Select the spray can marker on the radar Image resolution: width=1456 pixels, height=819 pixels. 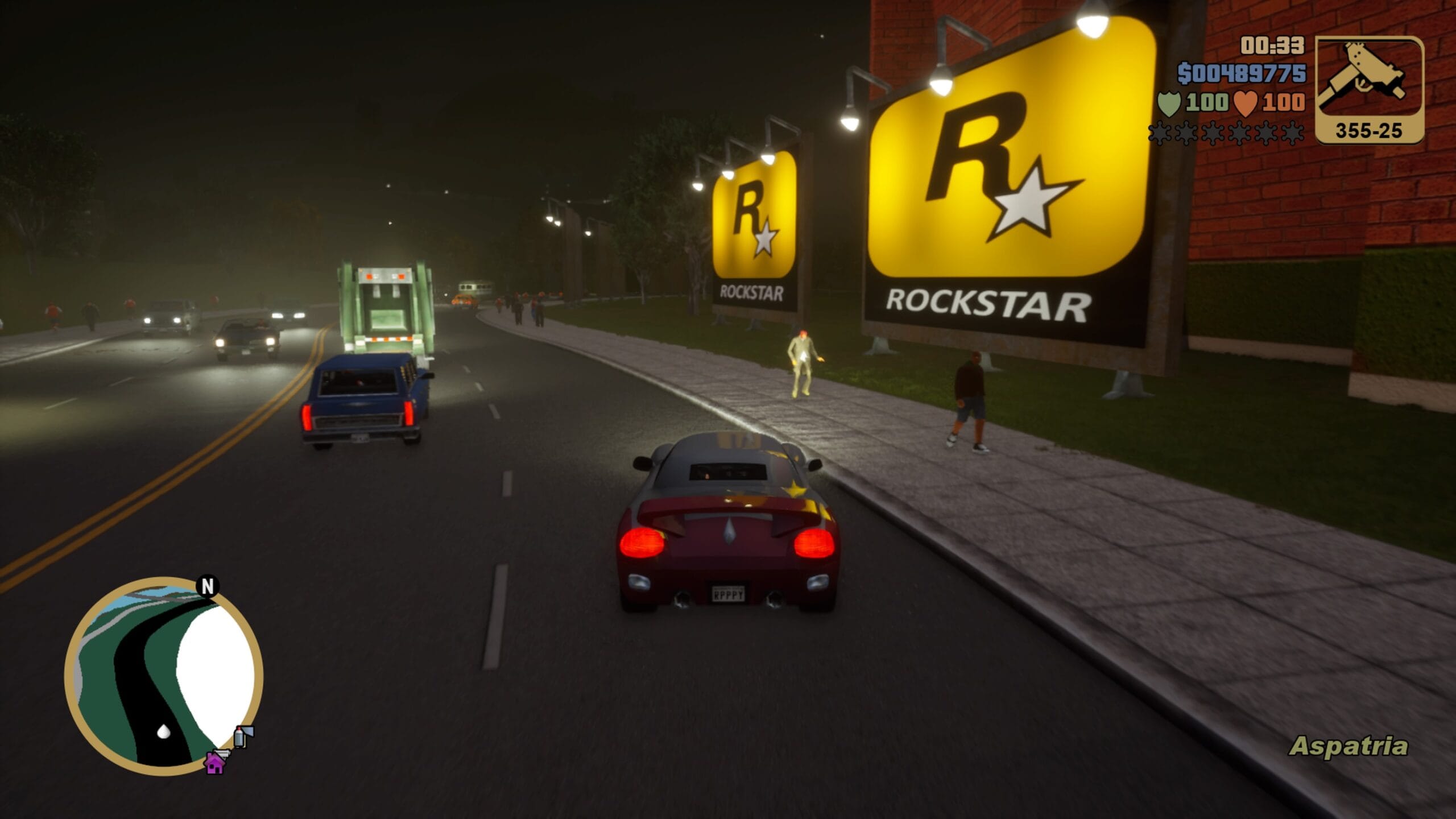(x=242, y=737)
